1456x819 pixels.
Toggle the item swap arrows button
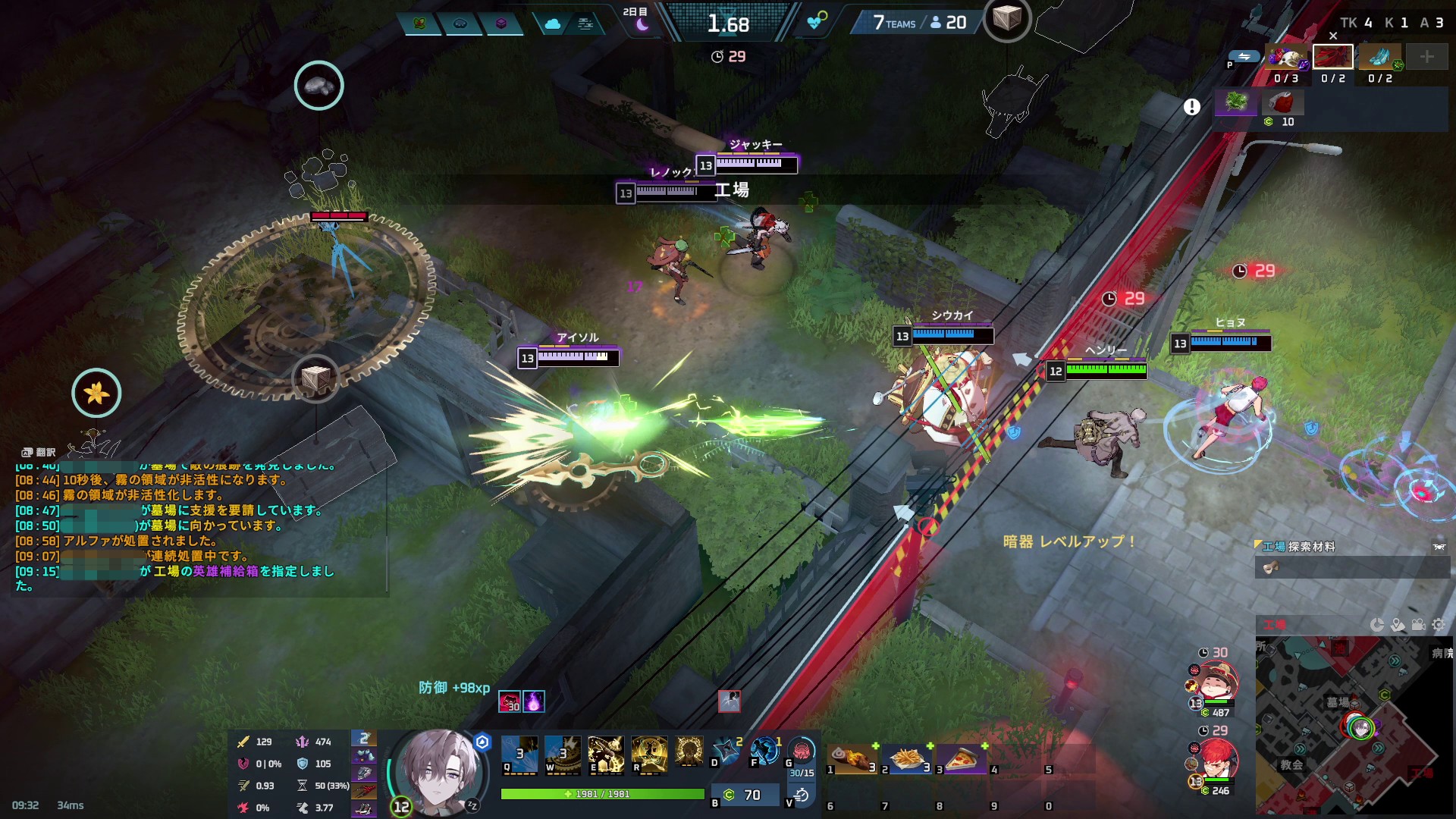pos(1244,56)
